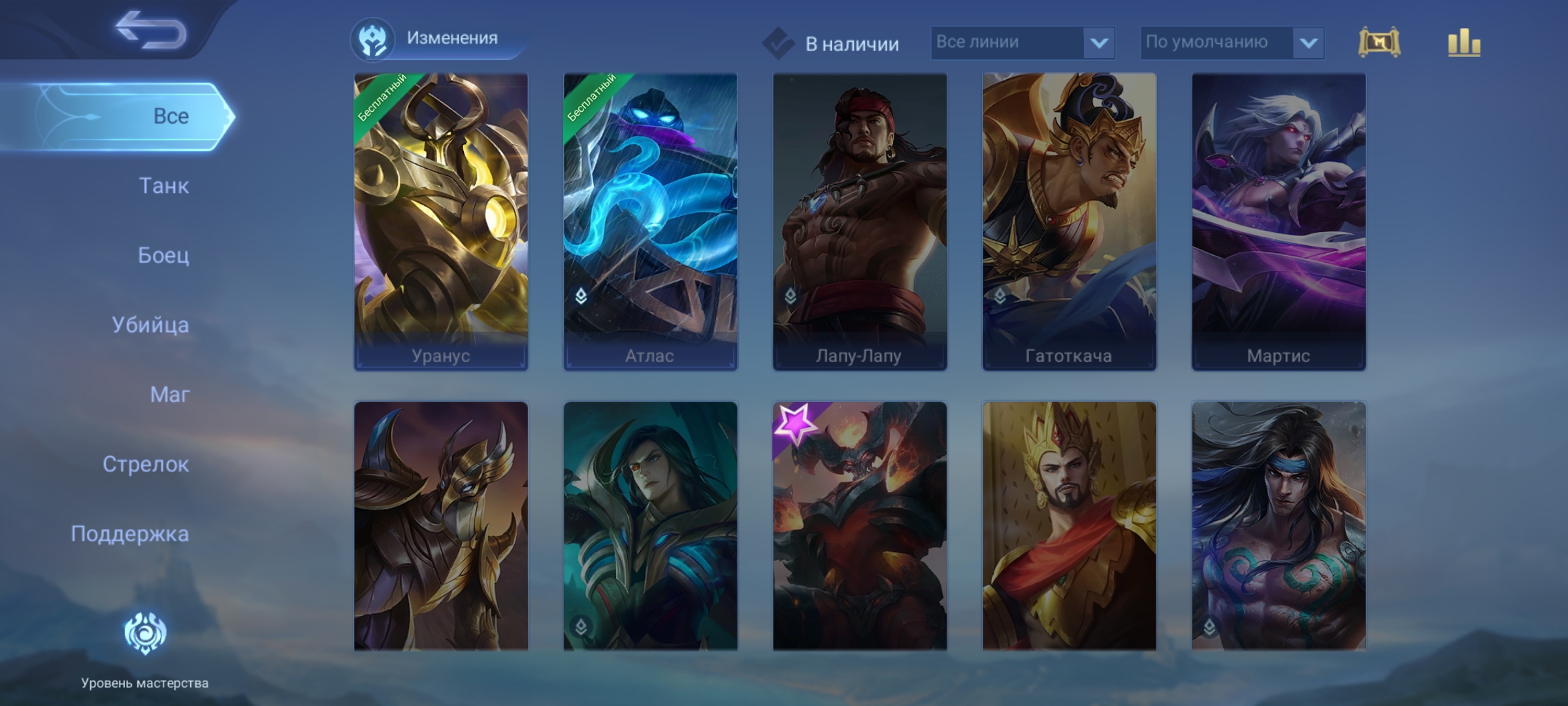
Task: Expand the Все линии lane dropdown
Action: [1022, 42]
